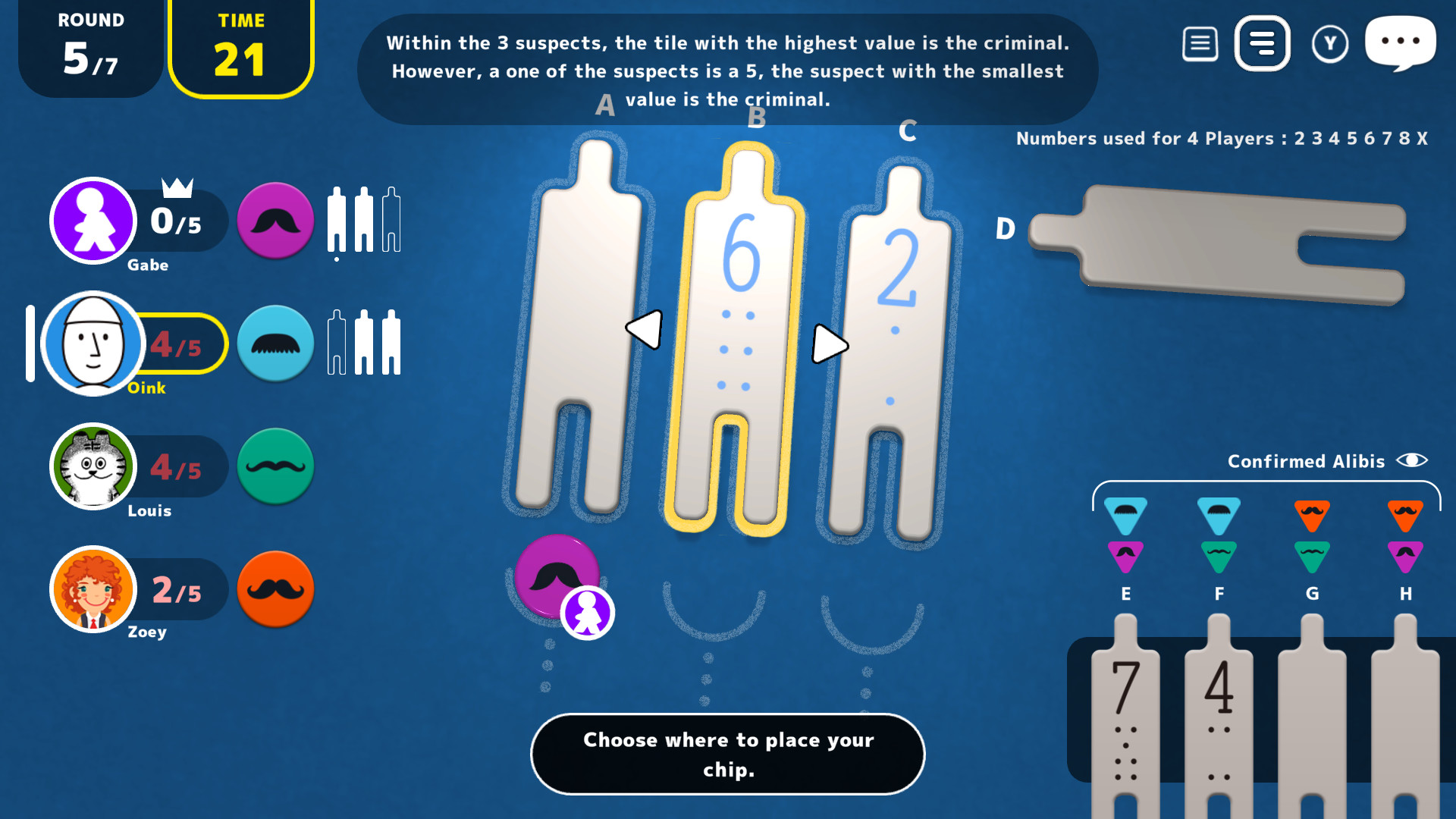Screen dimensions: 1456x819
Task: Select Oink's cyan mustache chip
Action: (x=275, y=344)
